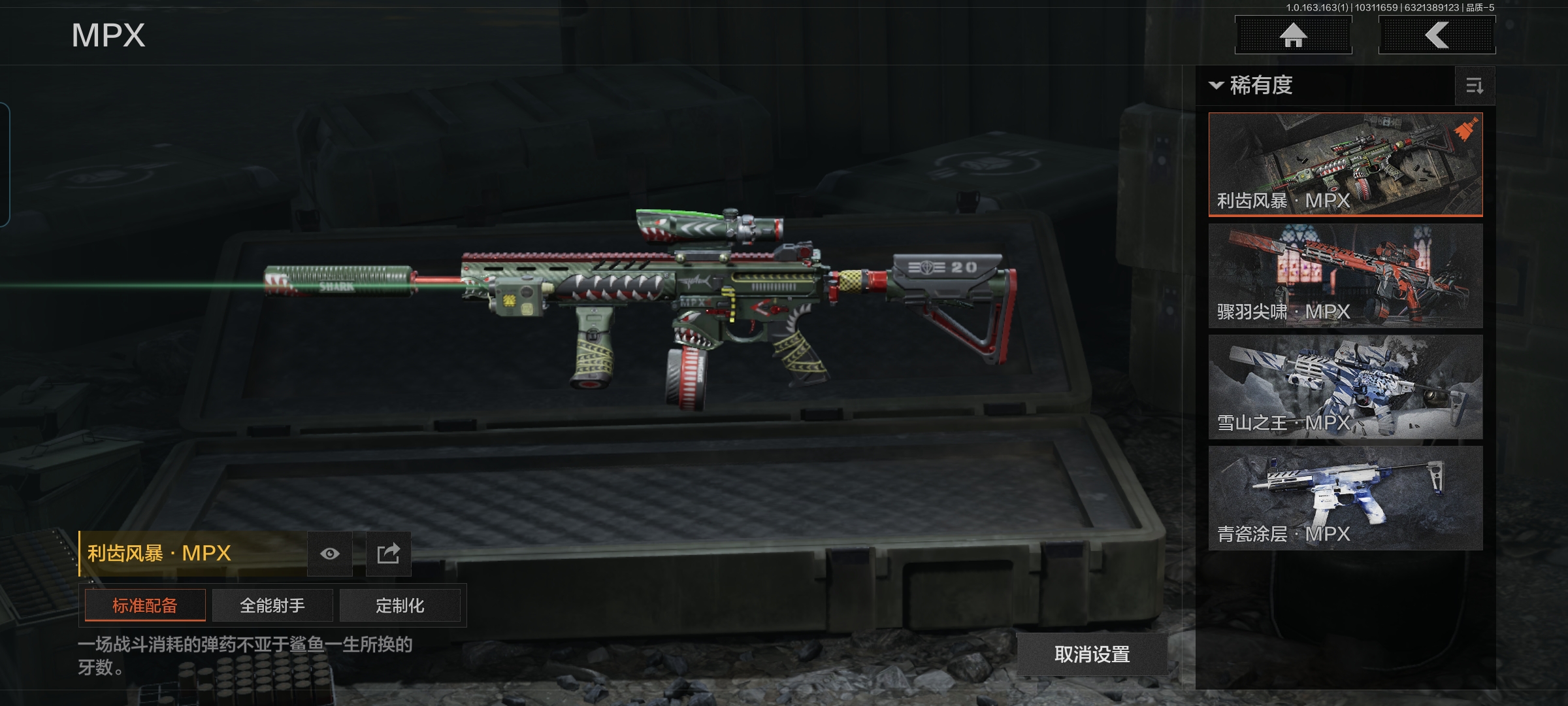
Task: Go to the home screen
Action: (1293, 35)
